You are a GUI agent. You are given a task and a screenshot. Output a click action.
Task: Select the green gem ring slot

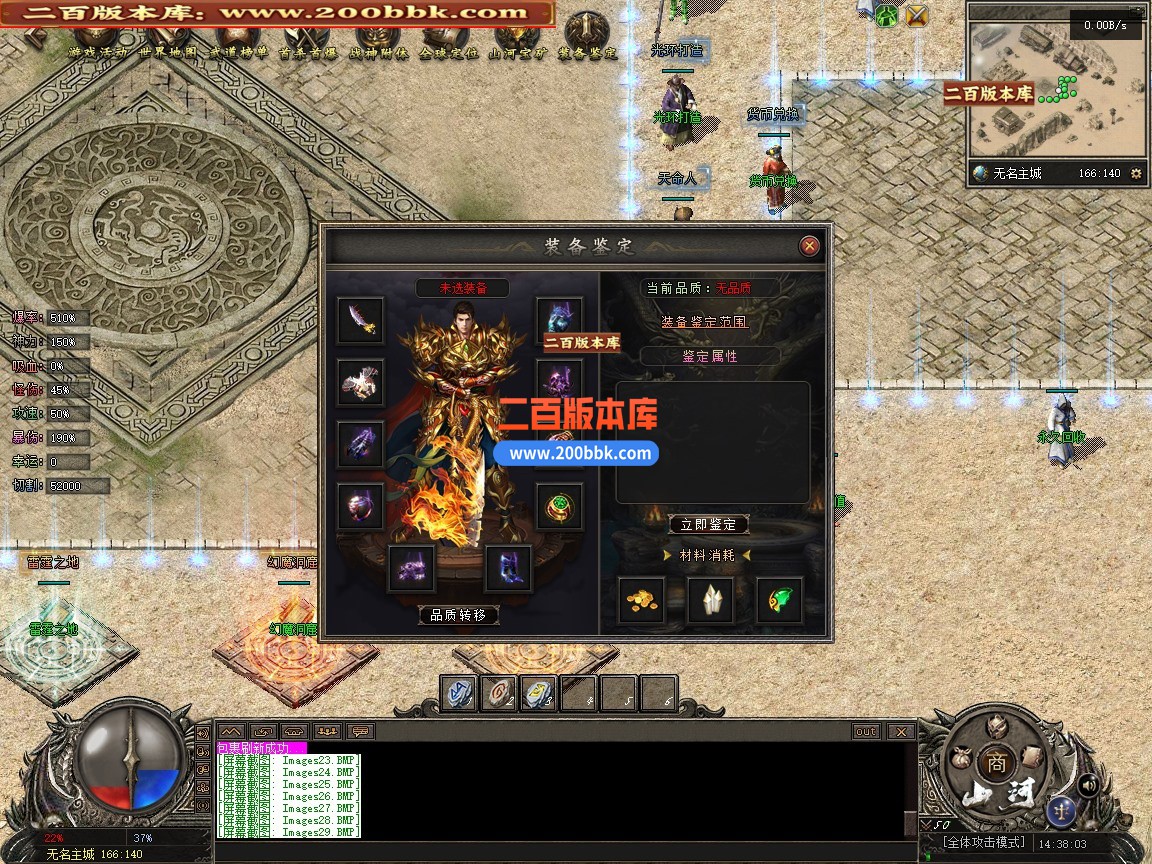point(560,507)
